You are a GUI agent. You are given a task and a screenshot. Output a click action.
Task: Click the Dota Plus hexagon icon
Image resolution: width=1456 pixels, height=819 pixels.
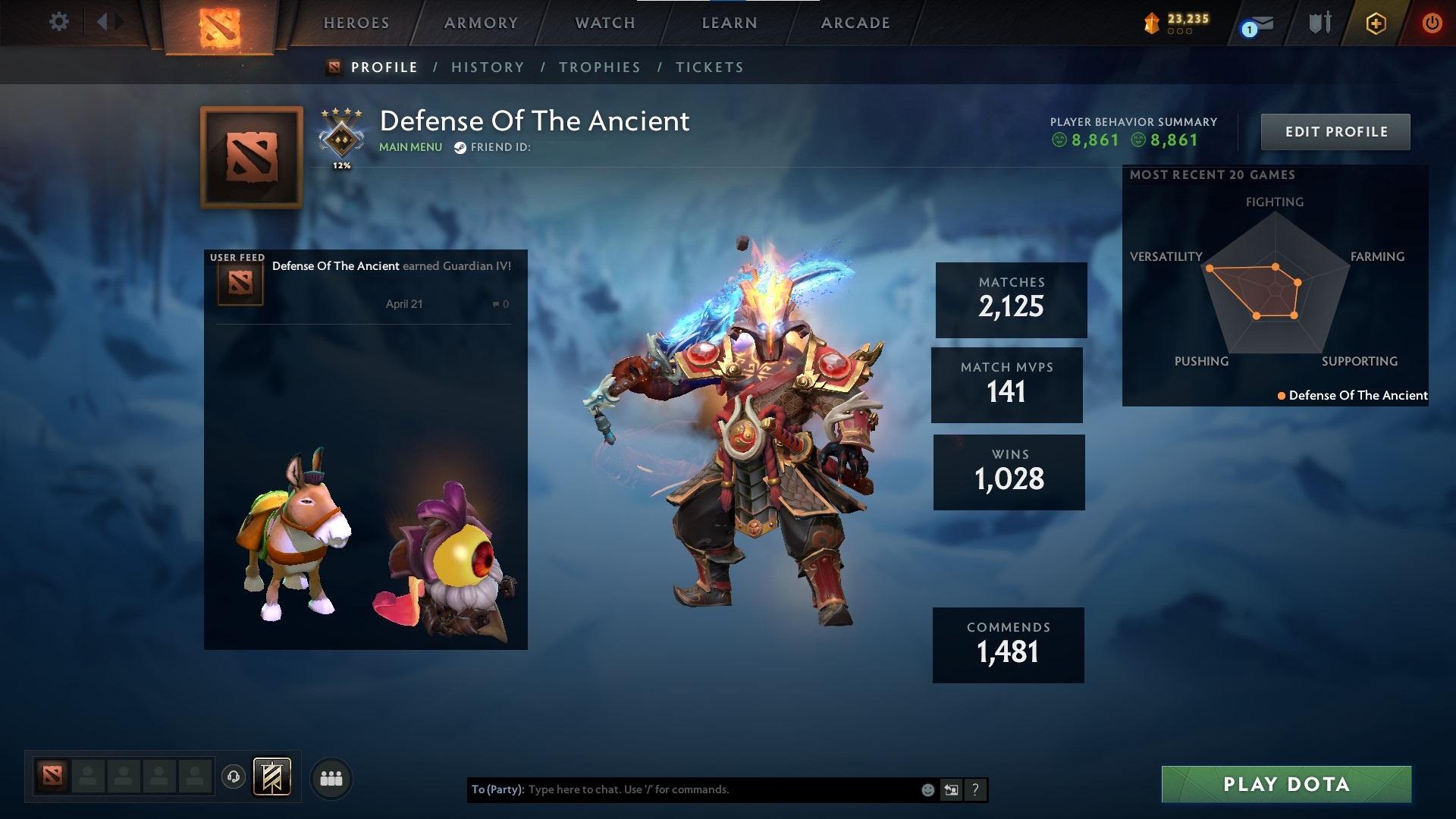[1378, 23]
